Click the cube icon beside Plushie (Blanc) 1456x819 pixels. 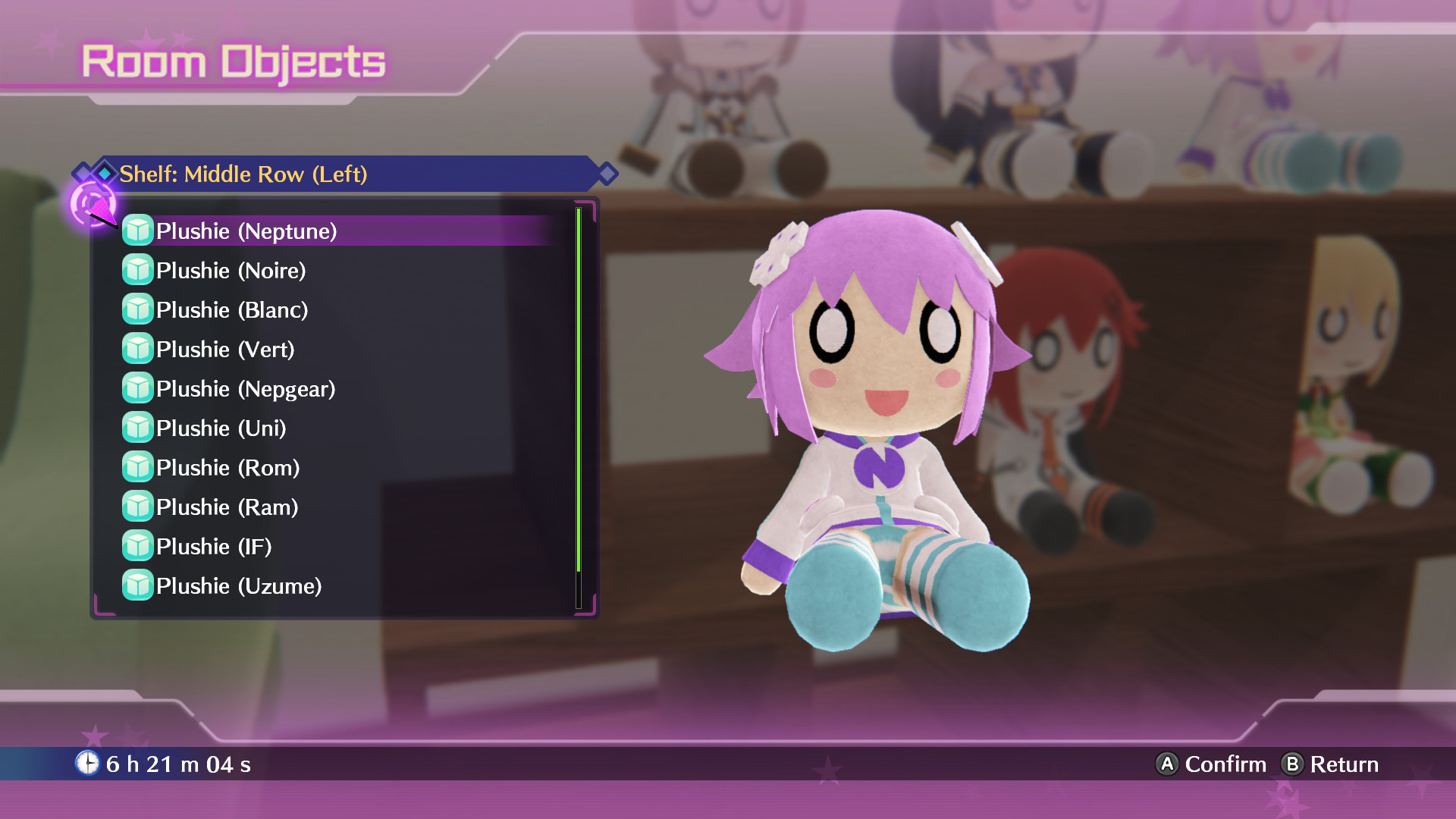[x=137, y=309]
